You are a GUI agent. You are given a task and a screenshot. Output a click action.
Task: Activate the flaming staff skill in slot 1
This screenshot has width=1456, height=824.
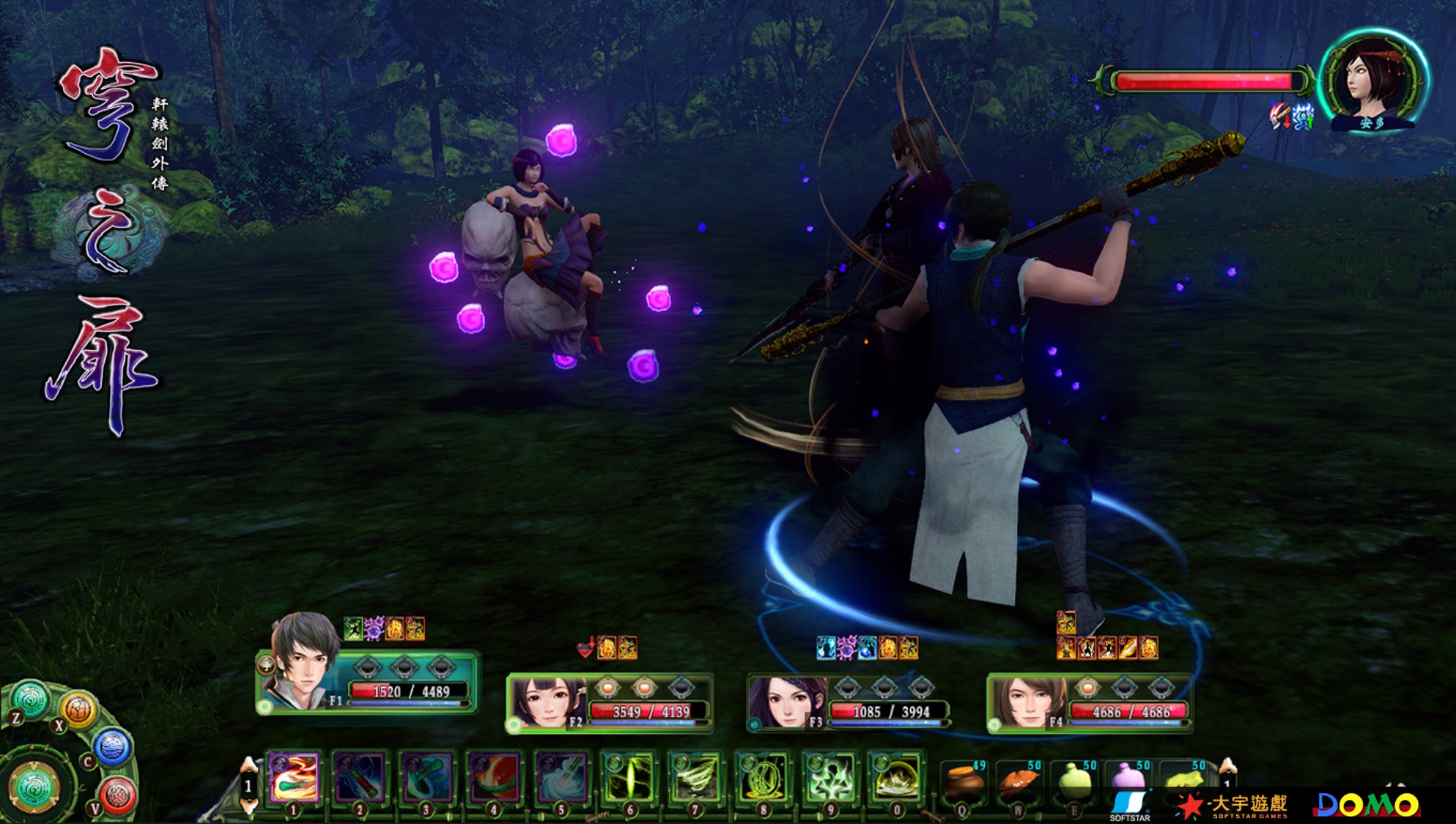(x=295, y=778)
